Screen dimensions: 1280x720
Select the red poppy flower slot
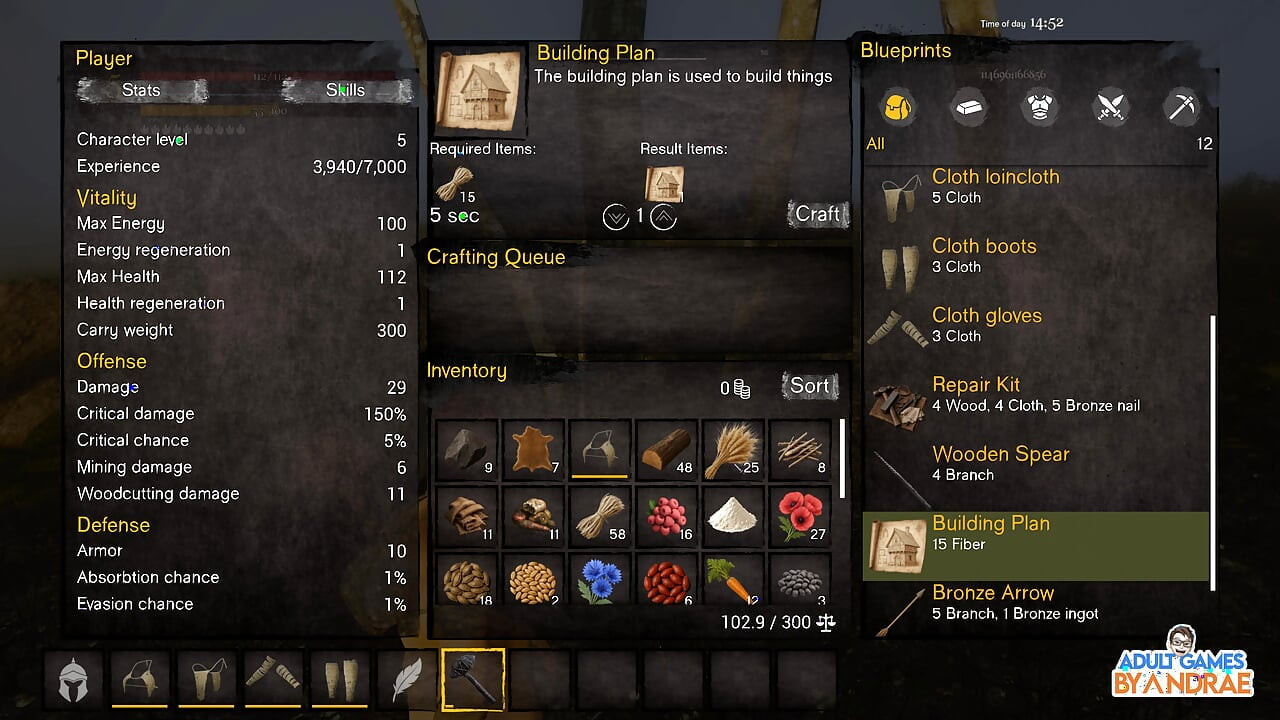point(799,516)
